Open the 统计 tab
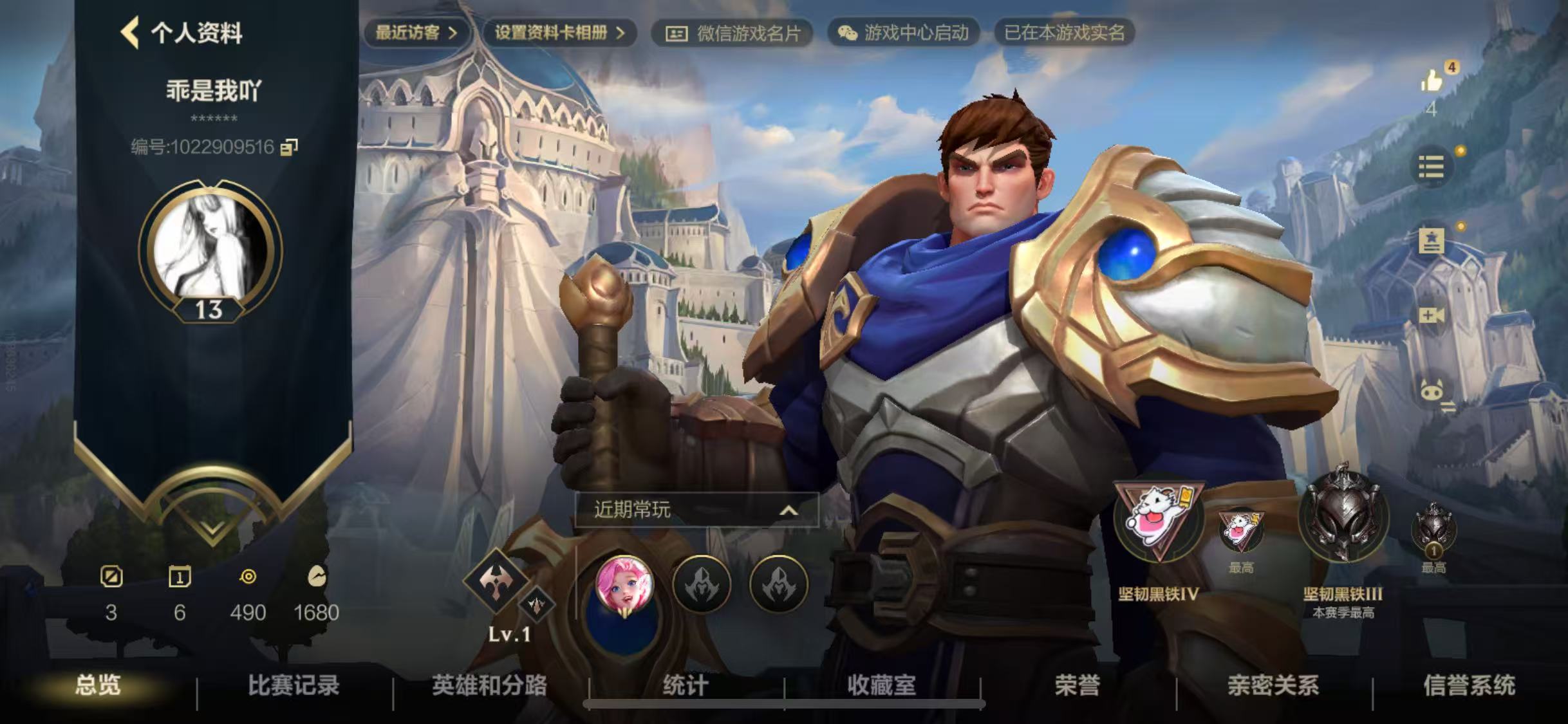The width and height of the screenshot is (1568, 724). point(686,685)
